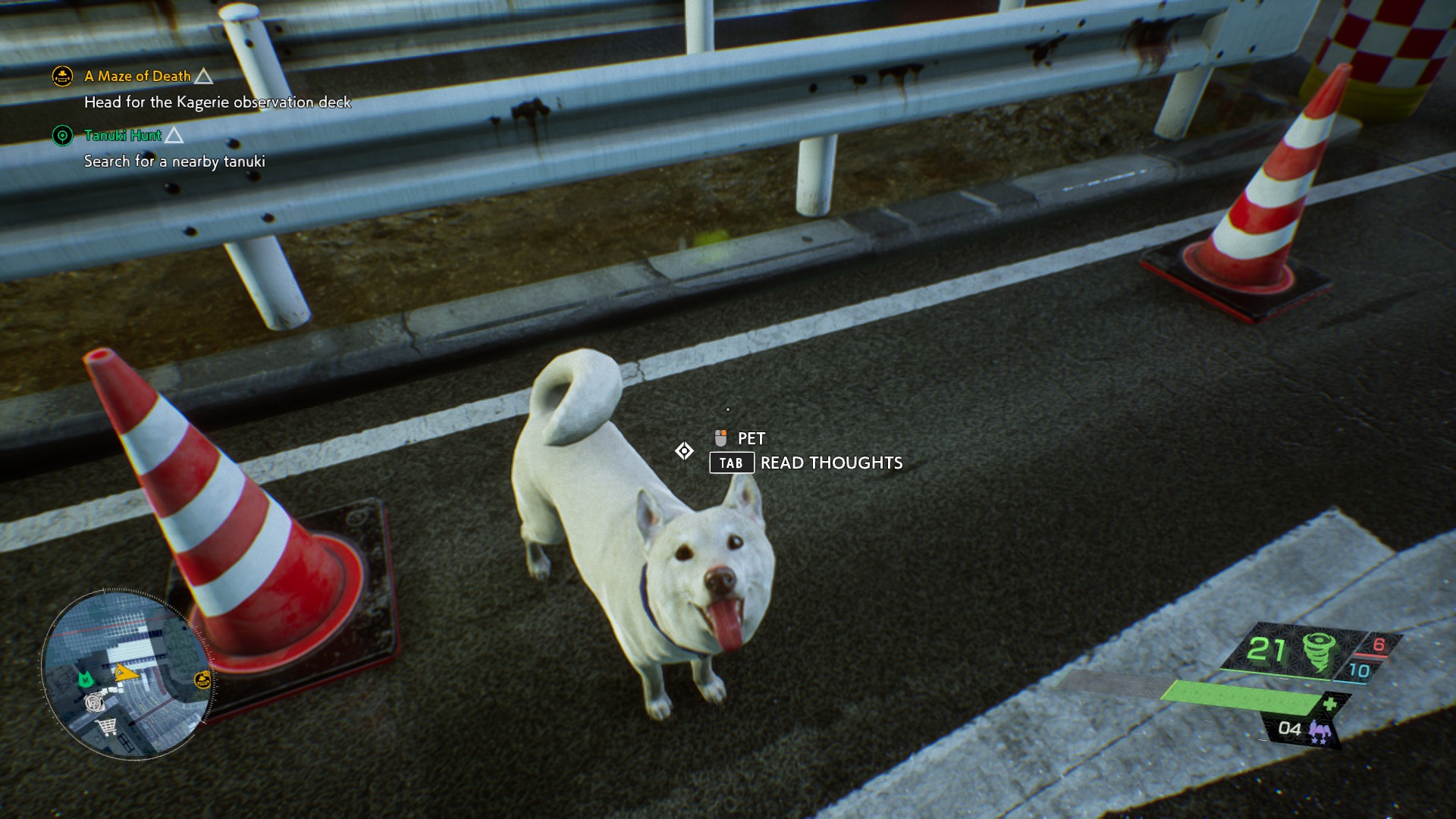Click the green cat marker on the minimap
The width and height of the screenshot is (1456, 819).
click(85, 679)
